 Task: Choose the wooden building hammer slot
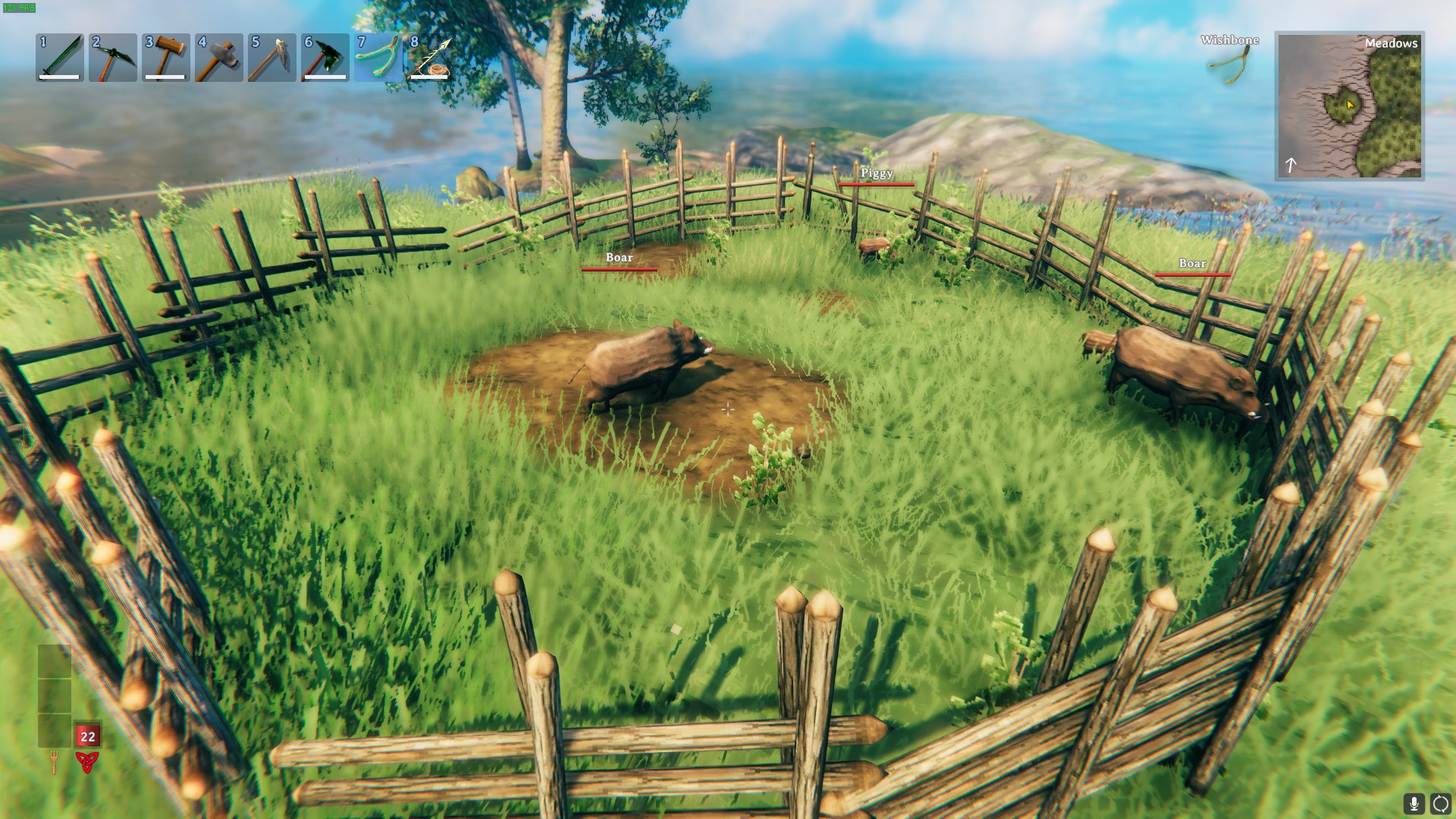coord(166,57)
